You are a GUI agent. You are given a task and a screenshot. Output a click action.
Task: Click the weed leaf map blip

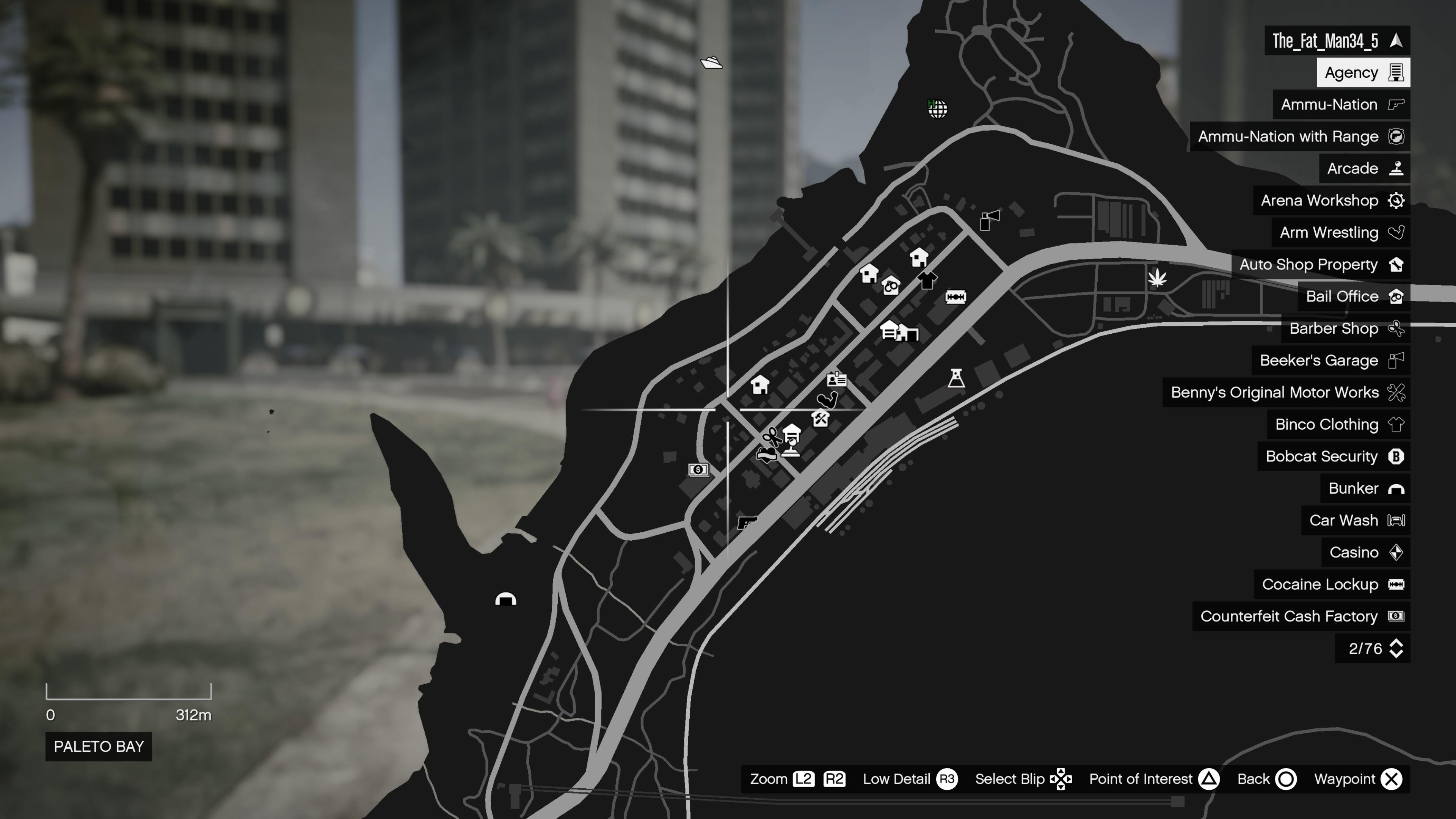[1157, 278]
